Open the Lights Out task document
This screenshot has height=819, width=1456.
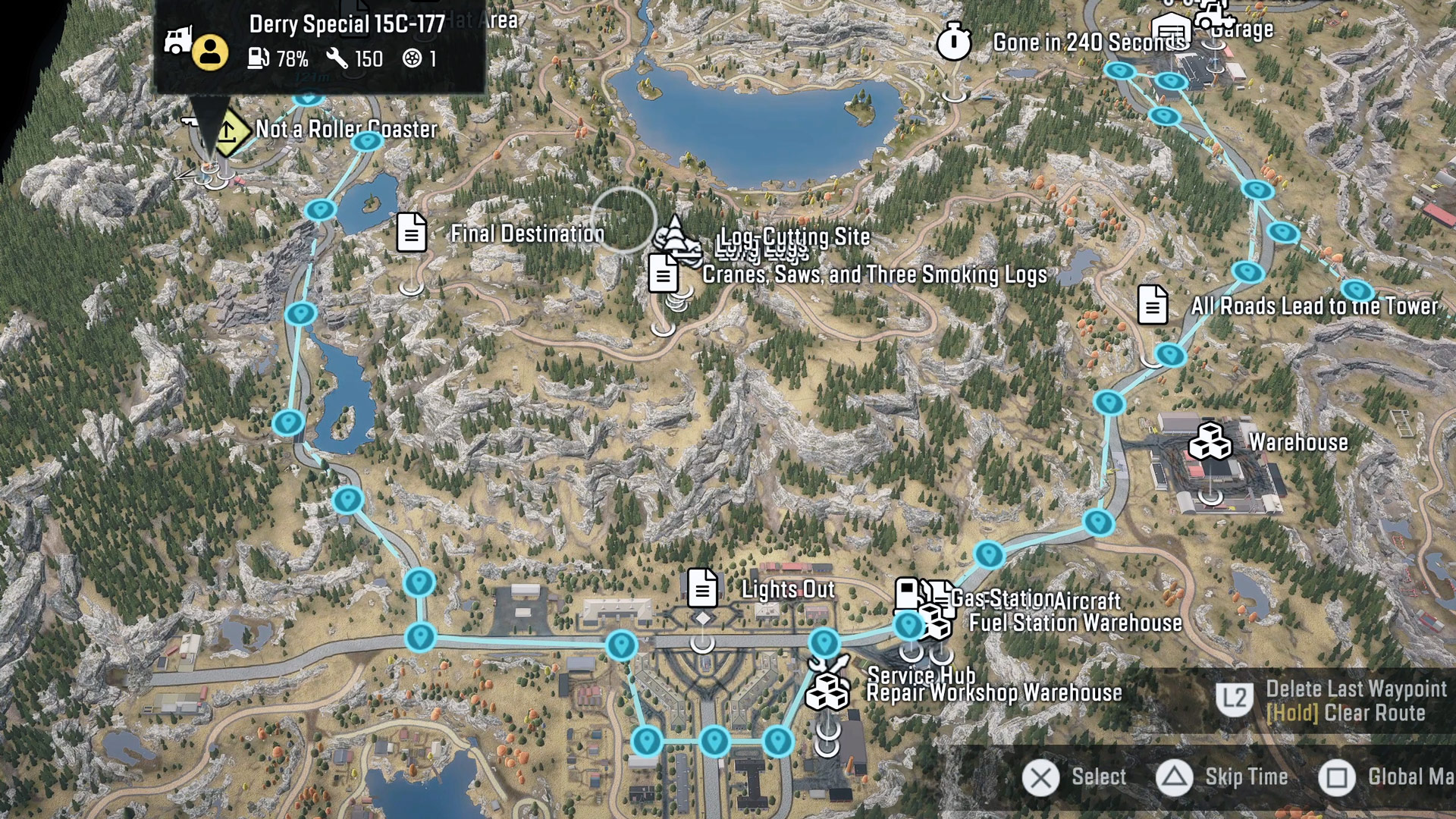pos(702,588)
